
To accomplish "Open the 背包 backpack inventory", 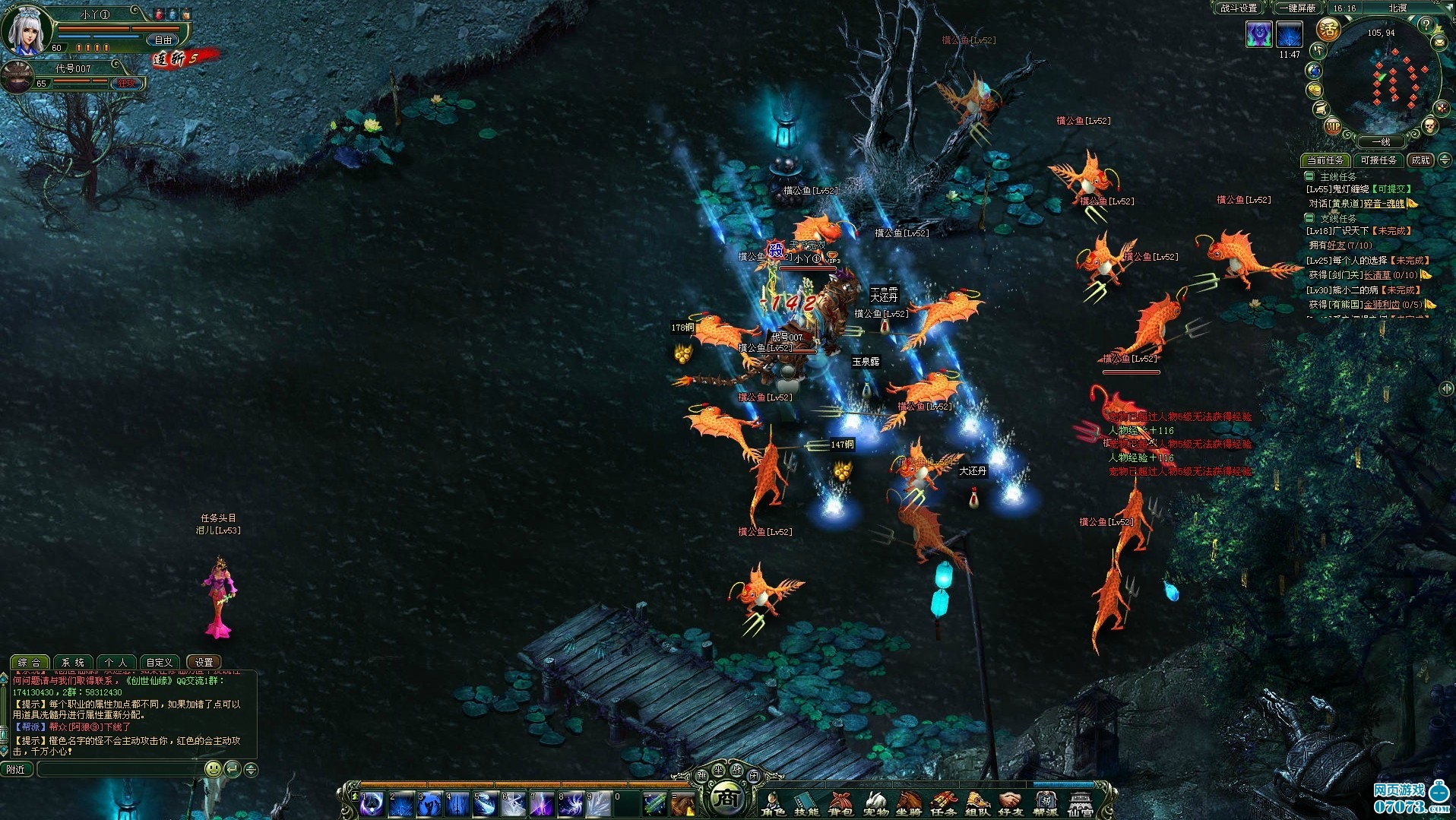I will (x=840, y=803).
